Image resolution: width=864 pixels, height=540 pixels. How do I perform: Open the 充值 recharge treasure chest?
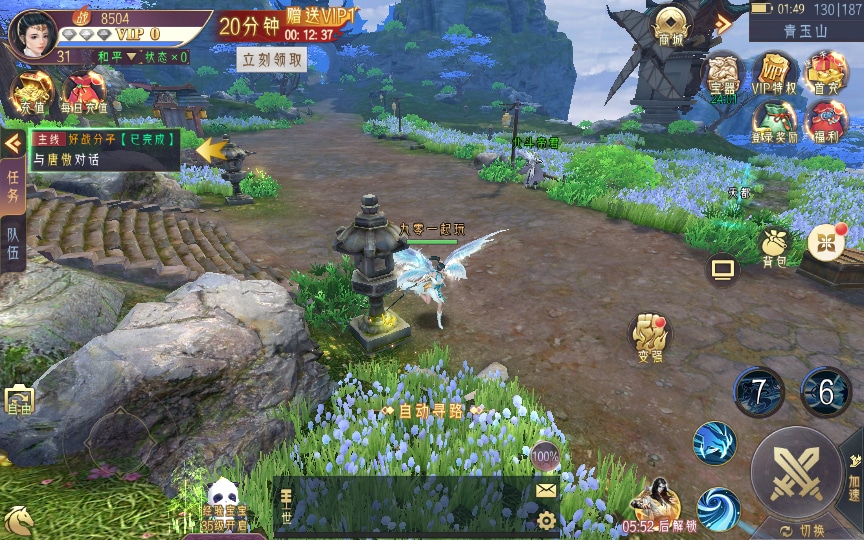point(27,91)
